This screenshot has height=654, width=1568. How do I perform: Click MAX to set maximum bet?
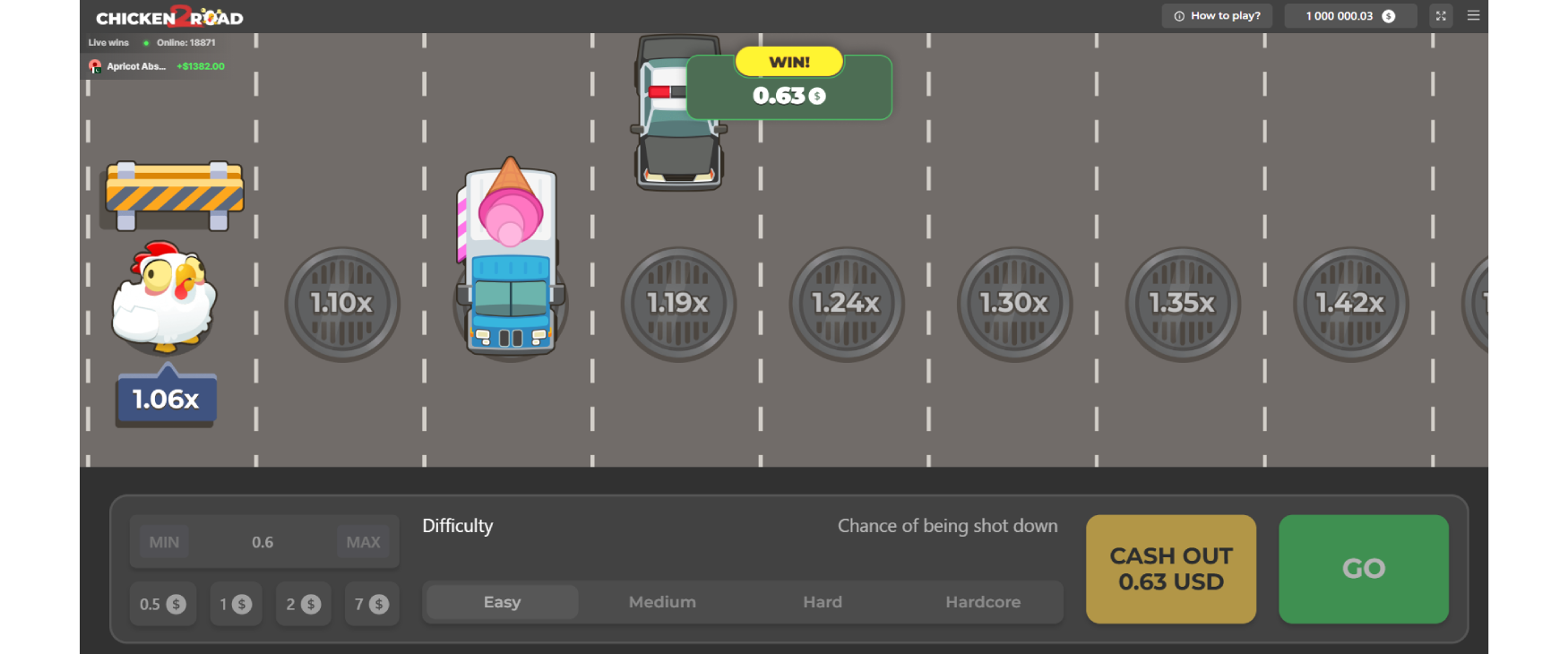coord(363,541)
